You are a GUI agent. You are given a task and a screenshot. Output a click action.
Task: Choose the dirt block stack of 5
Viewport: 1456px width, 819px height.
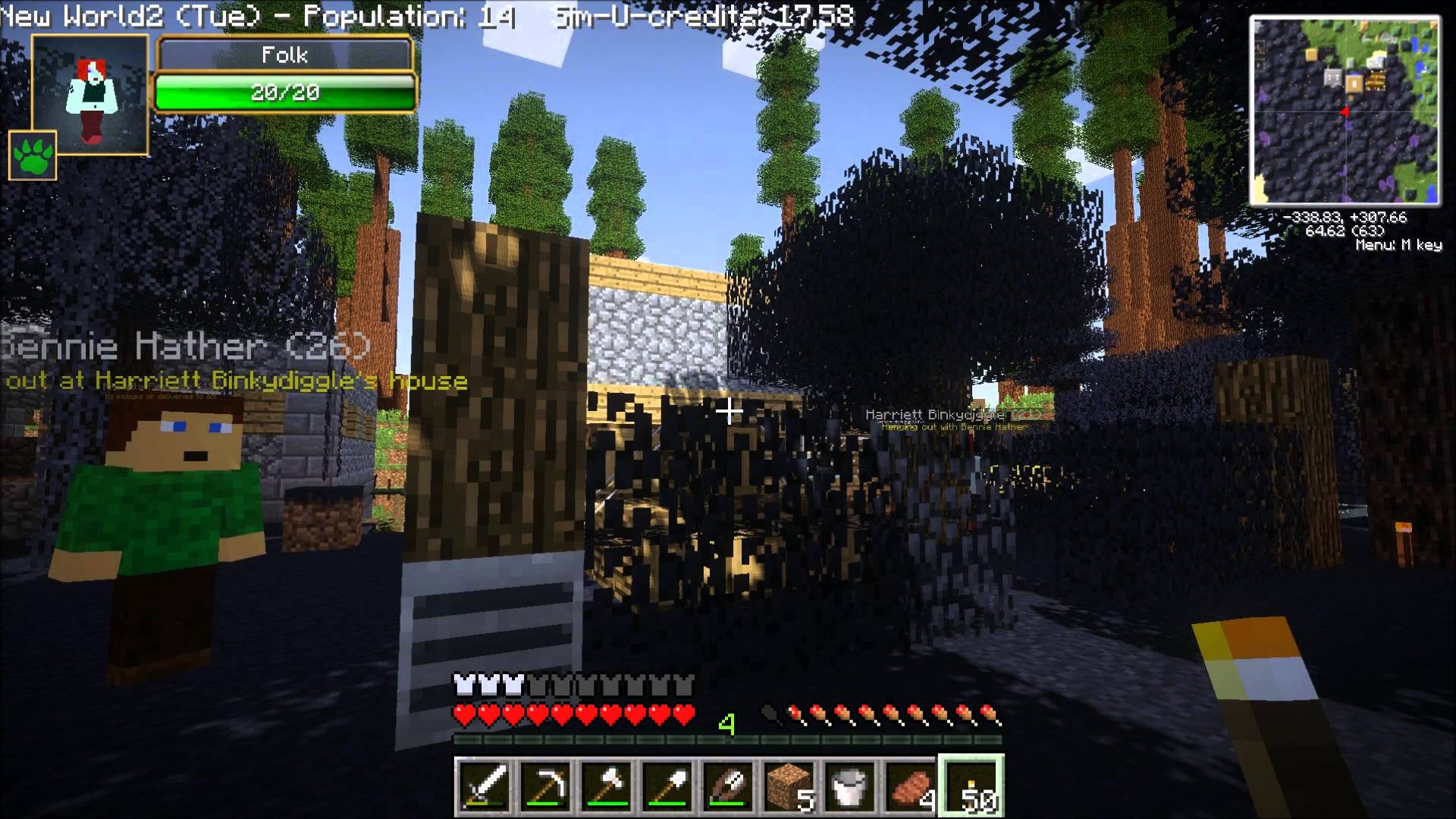click(789, 786)
